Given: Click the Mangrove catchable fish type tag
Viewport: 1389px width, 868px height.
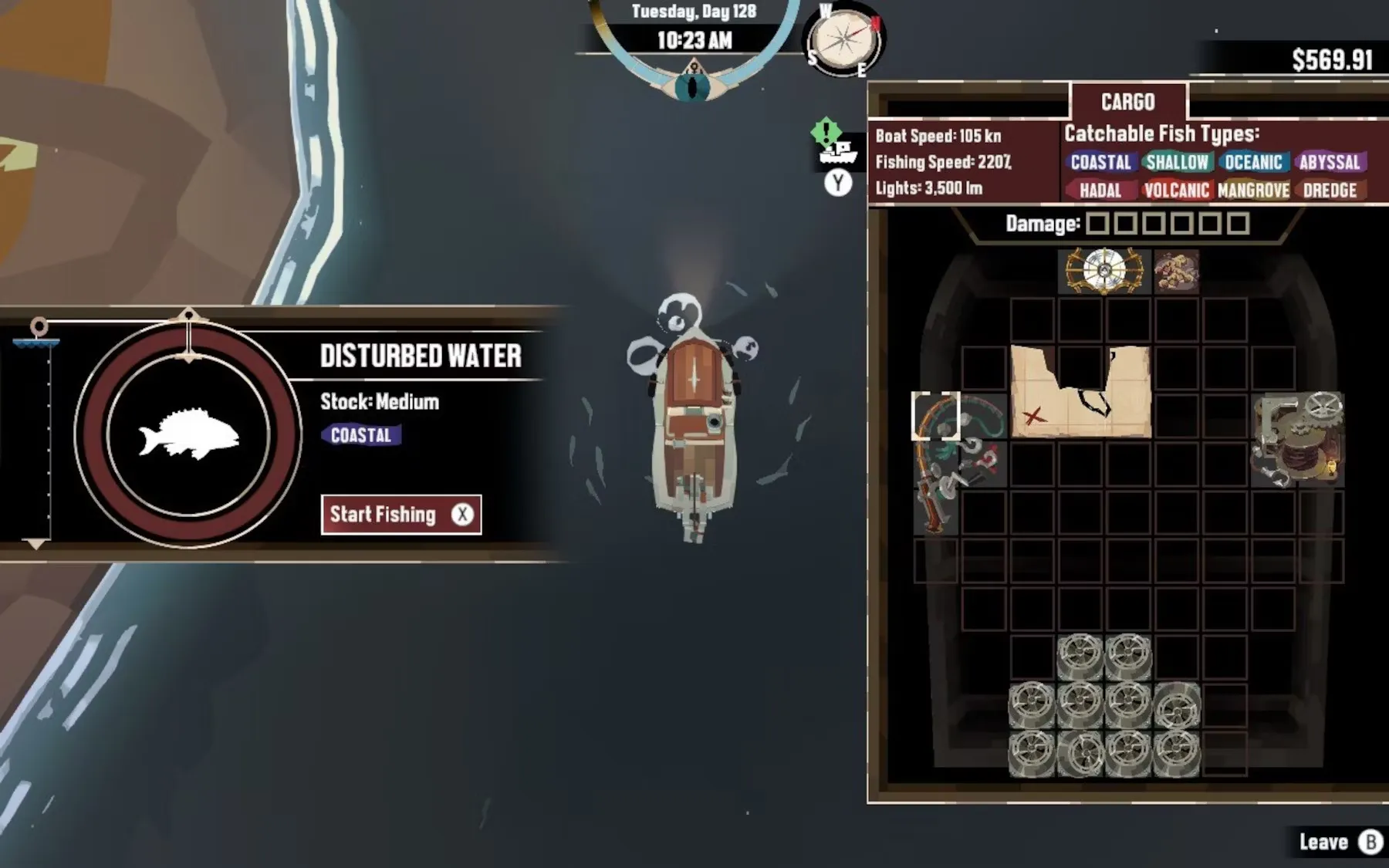Looking at the screenshot, I should click(1253, 190).
